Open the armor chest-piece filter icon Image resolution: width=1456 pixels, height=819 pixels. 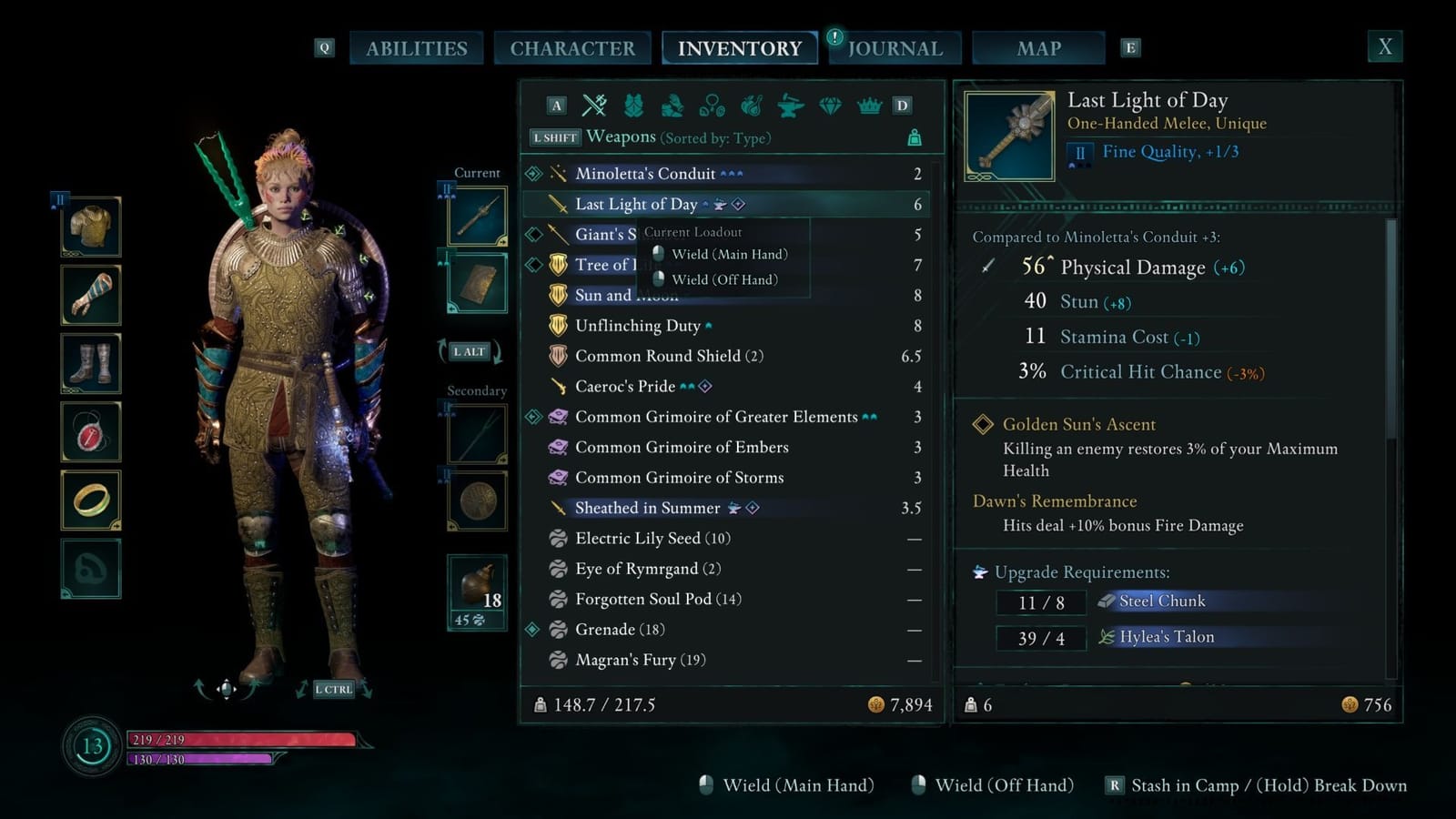(635, 106)
